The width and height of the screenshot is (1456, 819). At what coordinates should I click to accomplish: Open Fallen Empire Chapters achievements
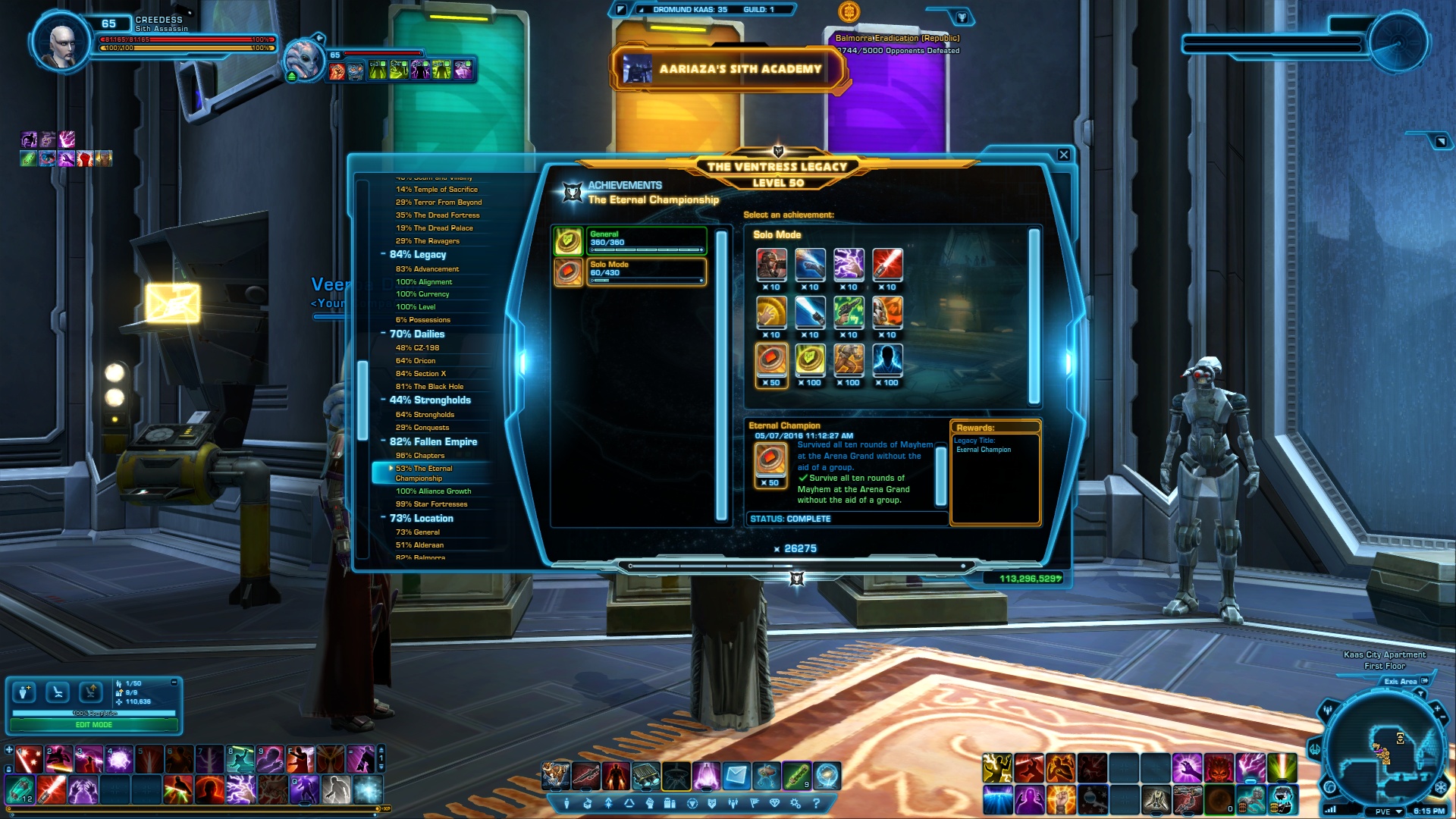(419, 456)
